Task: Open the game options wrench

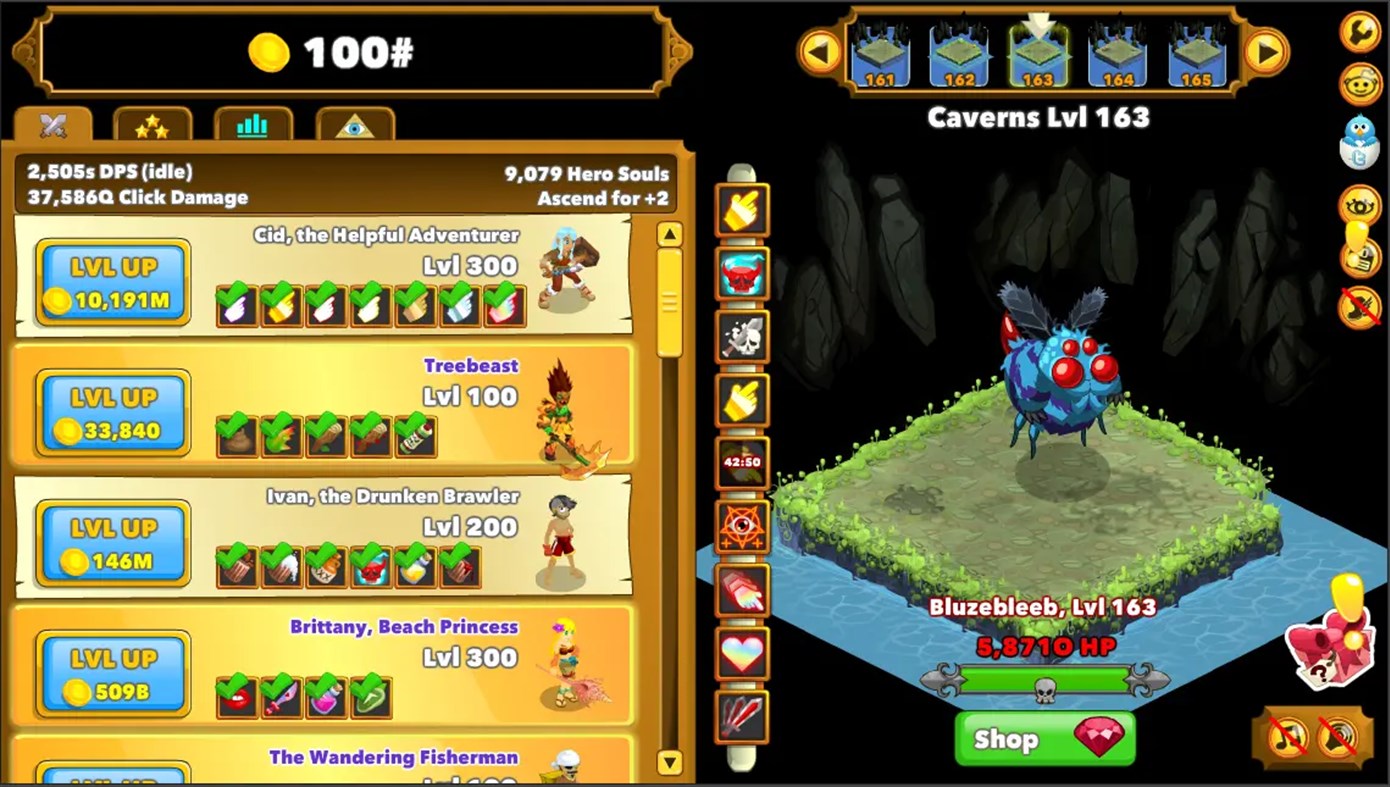Action: (1359, 33)
